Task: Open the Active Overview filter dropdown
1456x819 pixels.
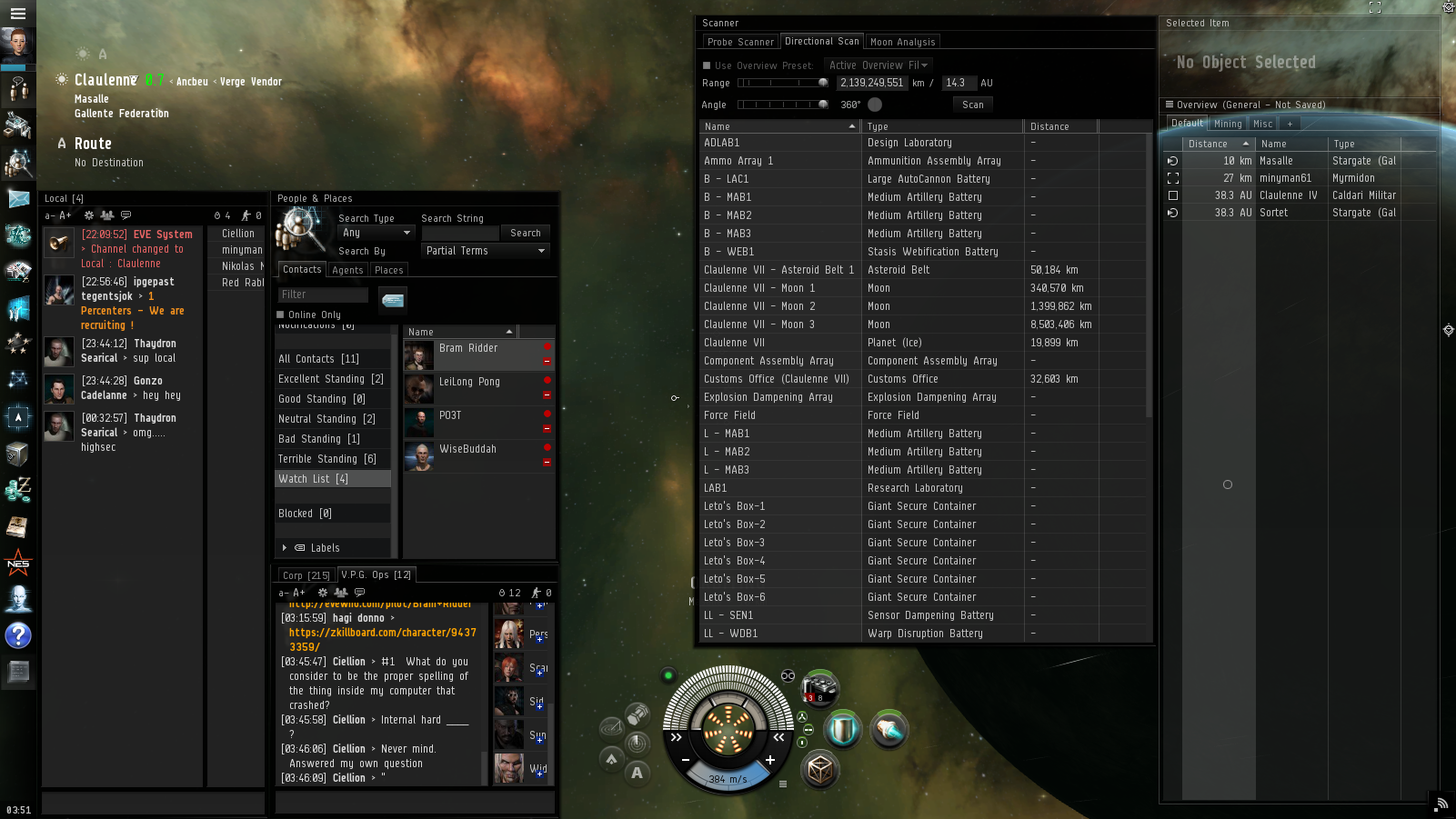Action: coord(878,65)
